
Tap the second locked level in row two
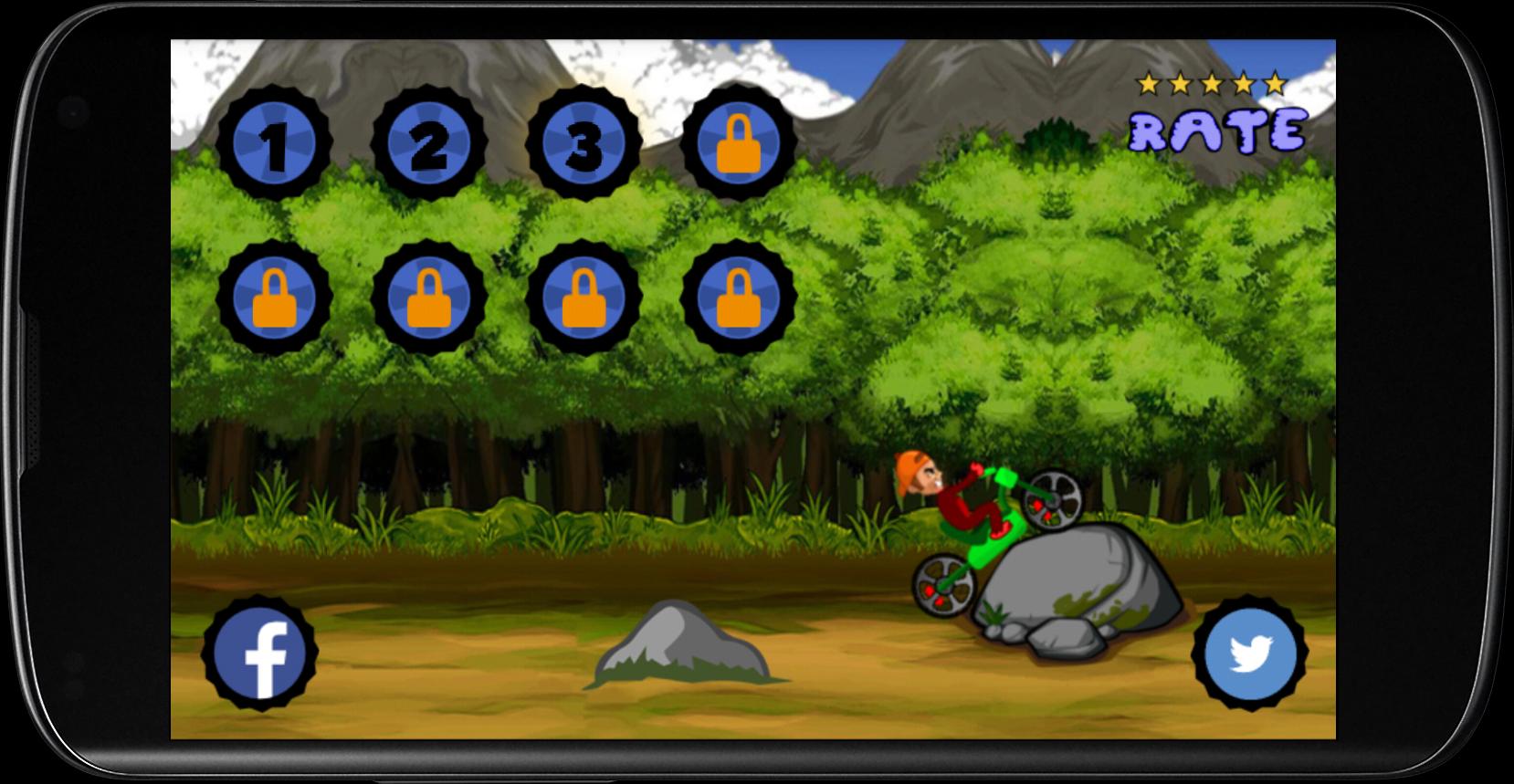[427, 298]
